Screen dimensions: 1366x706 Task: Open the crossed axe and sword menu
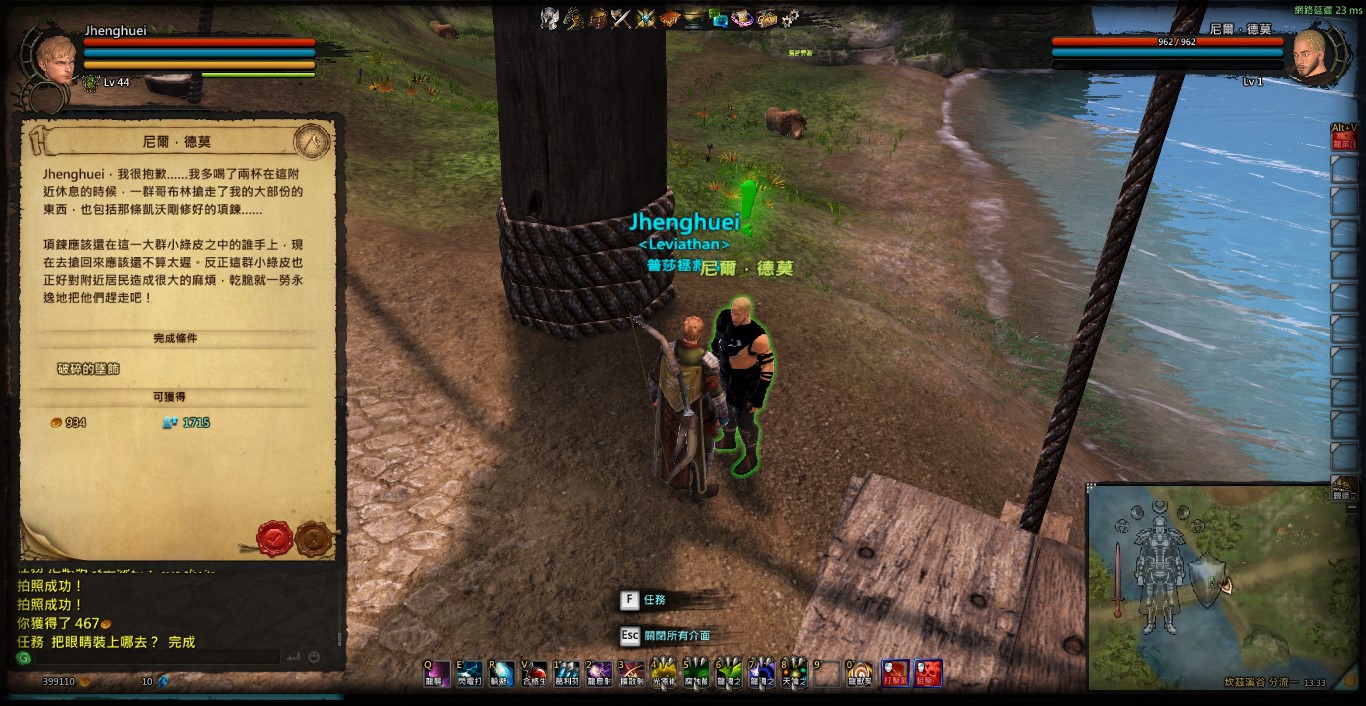[622, 17]
